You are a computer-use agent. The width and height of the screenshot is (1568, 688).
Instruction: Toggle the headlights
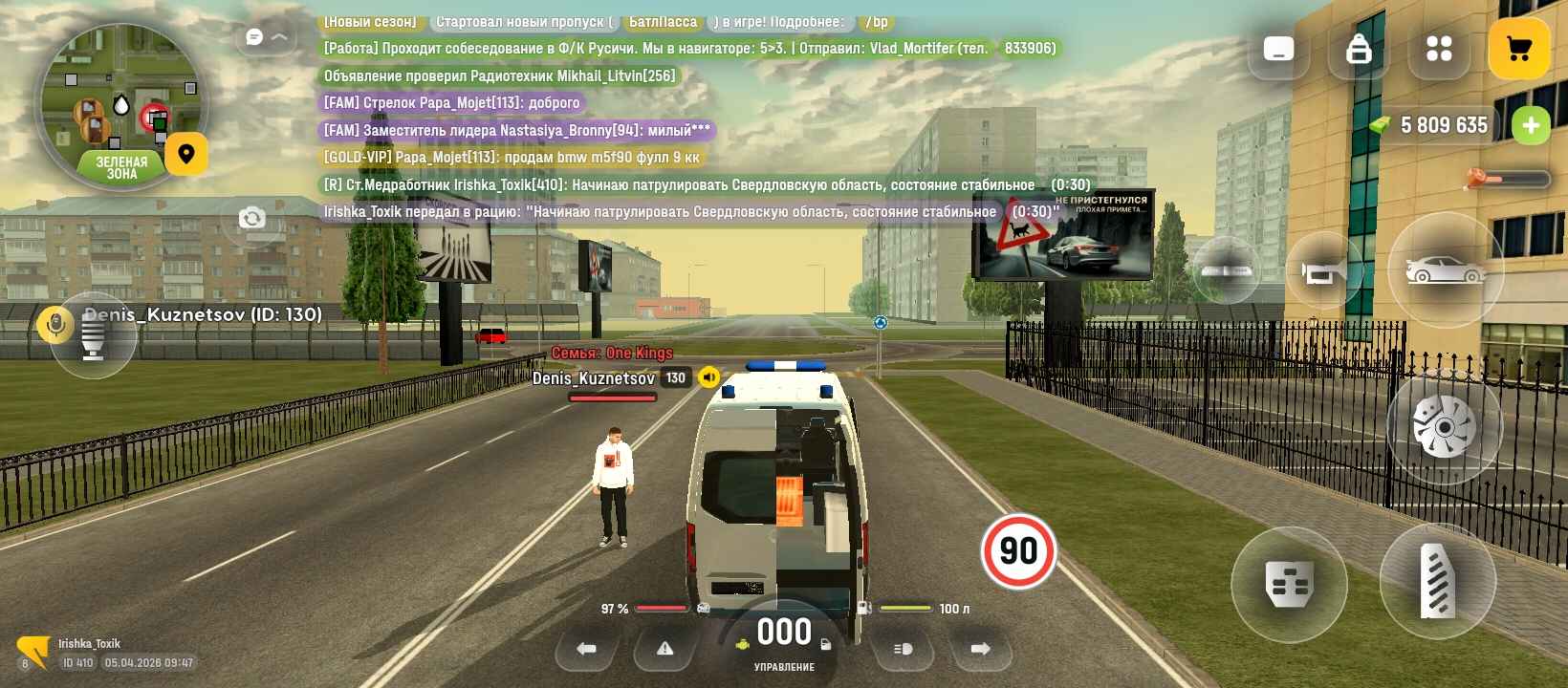903,649
